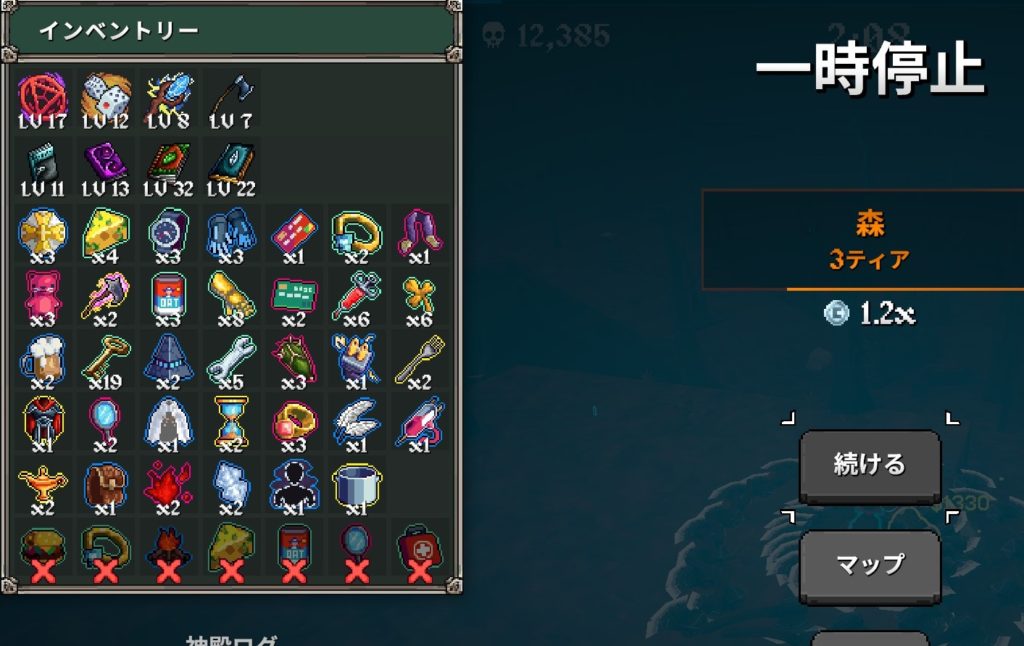Viewport: 1024px width, 646px height.
Task: Select the red pentagram weapon at LV 17
Action: click(x=42, y=98)
